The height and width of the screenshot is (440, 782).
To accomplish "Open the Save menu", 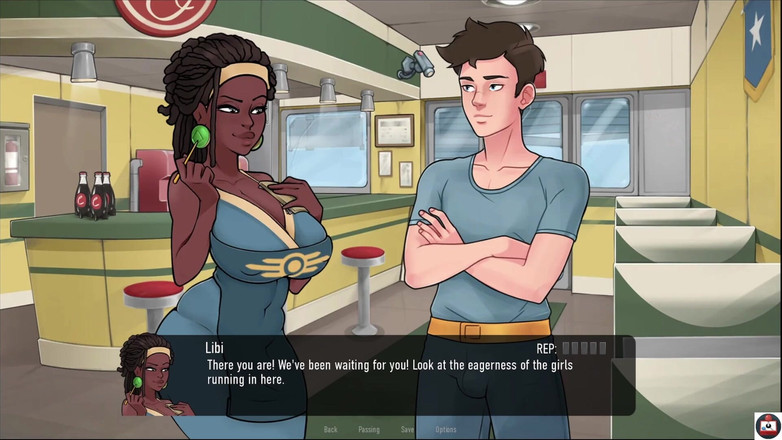I will [407, 429].
